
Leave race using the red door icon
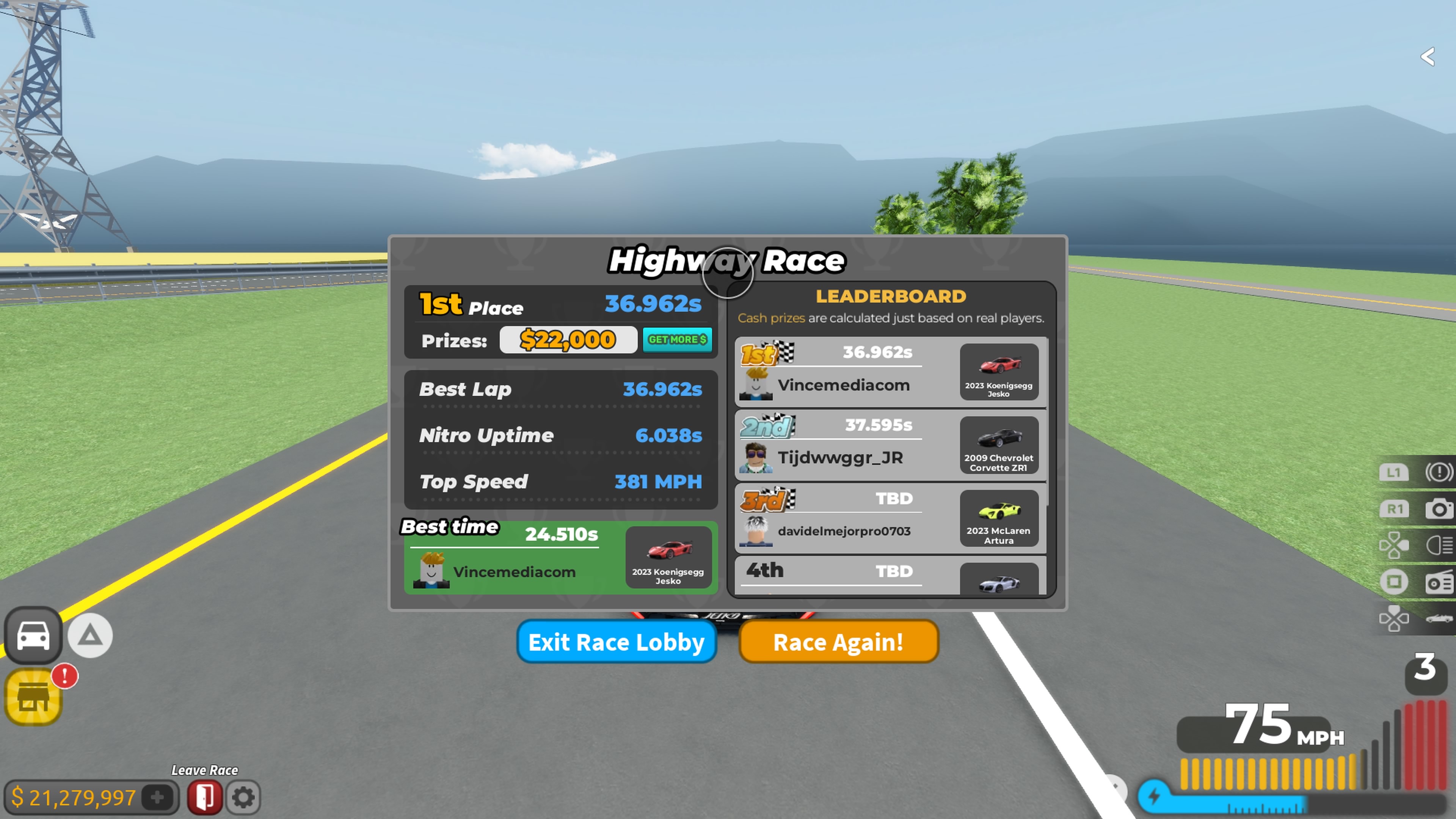pos(205,797)
